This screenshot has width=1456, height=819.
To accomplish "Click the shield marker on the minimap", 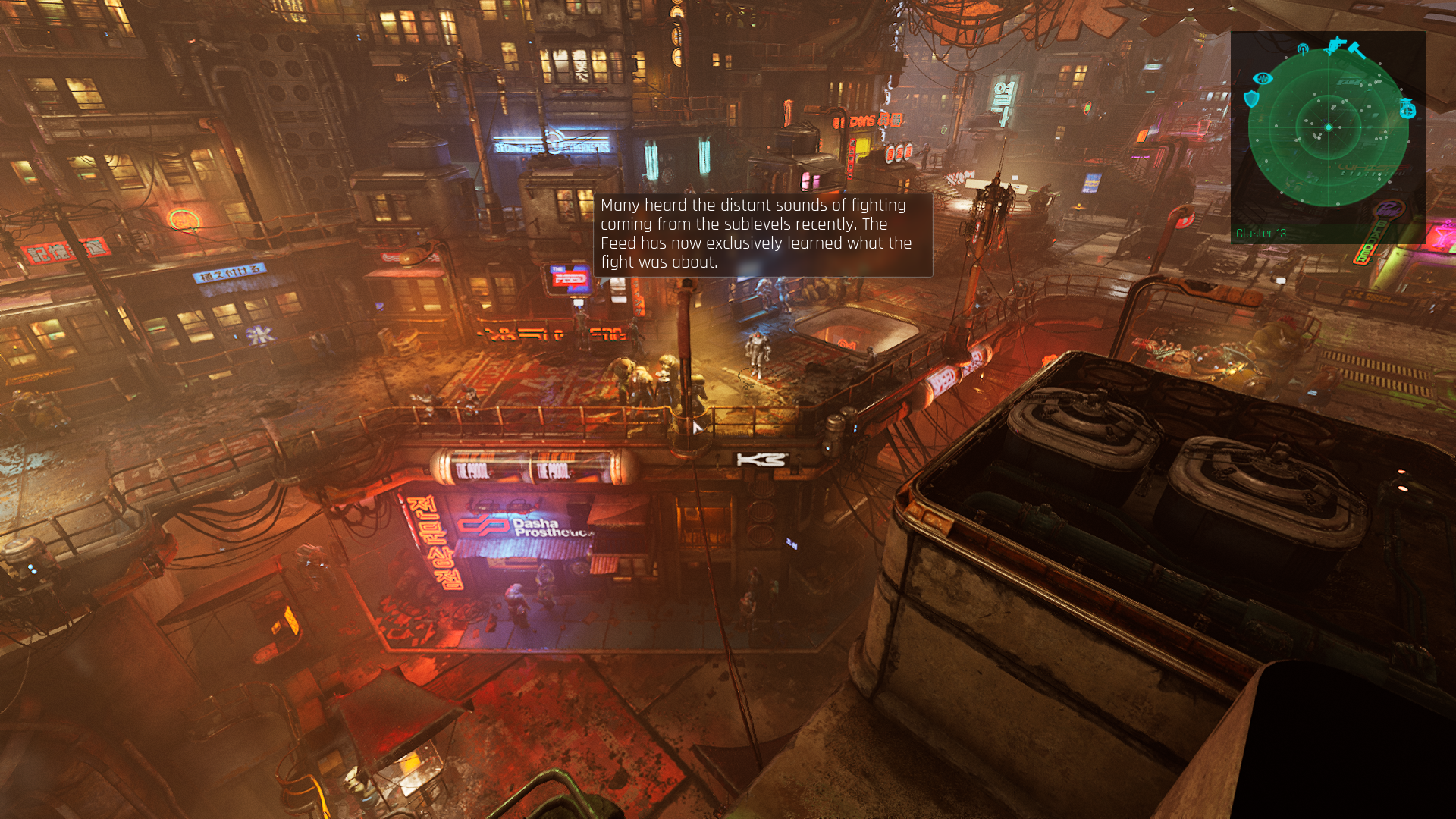I will (1251, 99).
